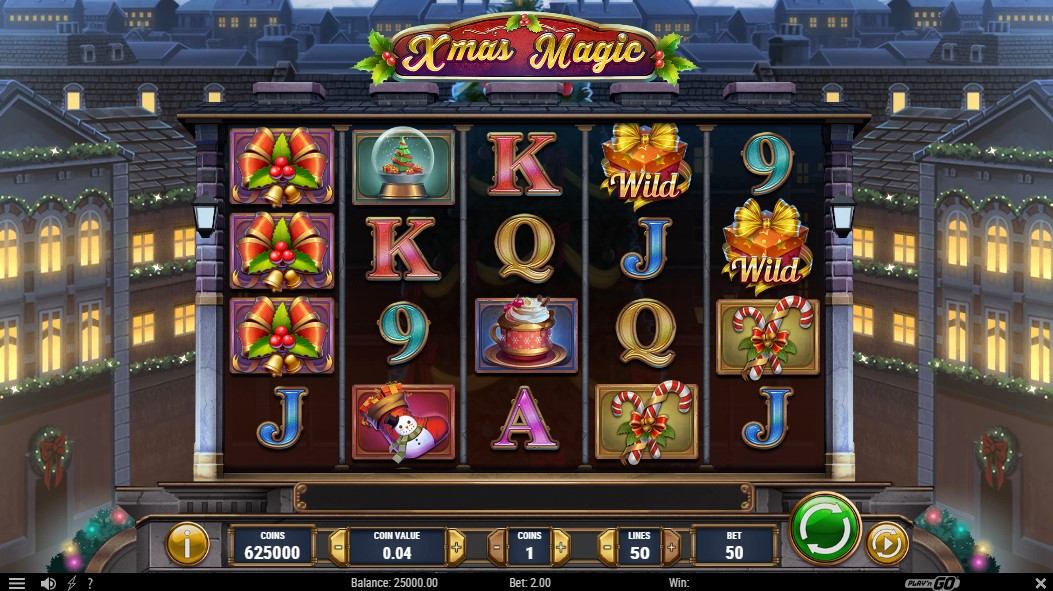The image size is (1053, 591).
Task: Open the hamburger menu
Action: [16, 582]
